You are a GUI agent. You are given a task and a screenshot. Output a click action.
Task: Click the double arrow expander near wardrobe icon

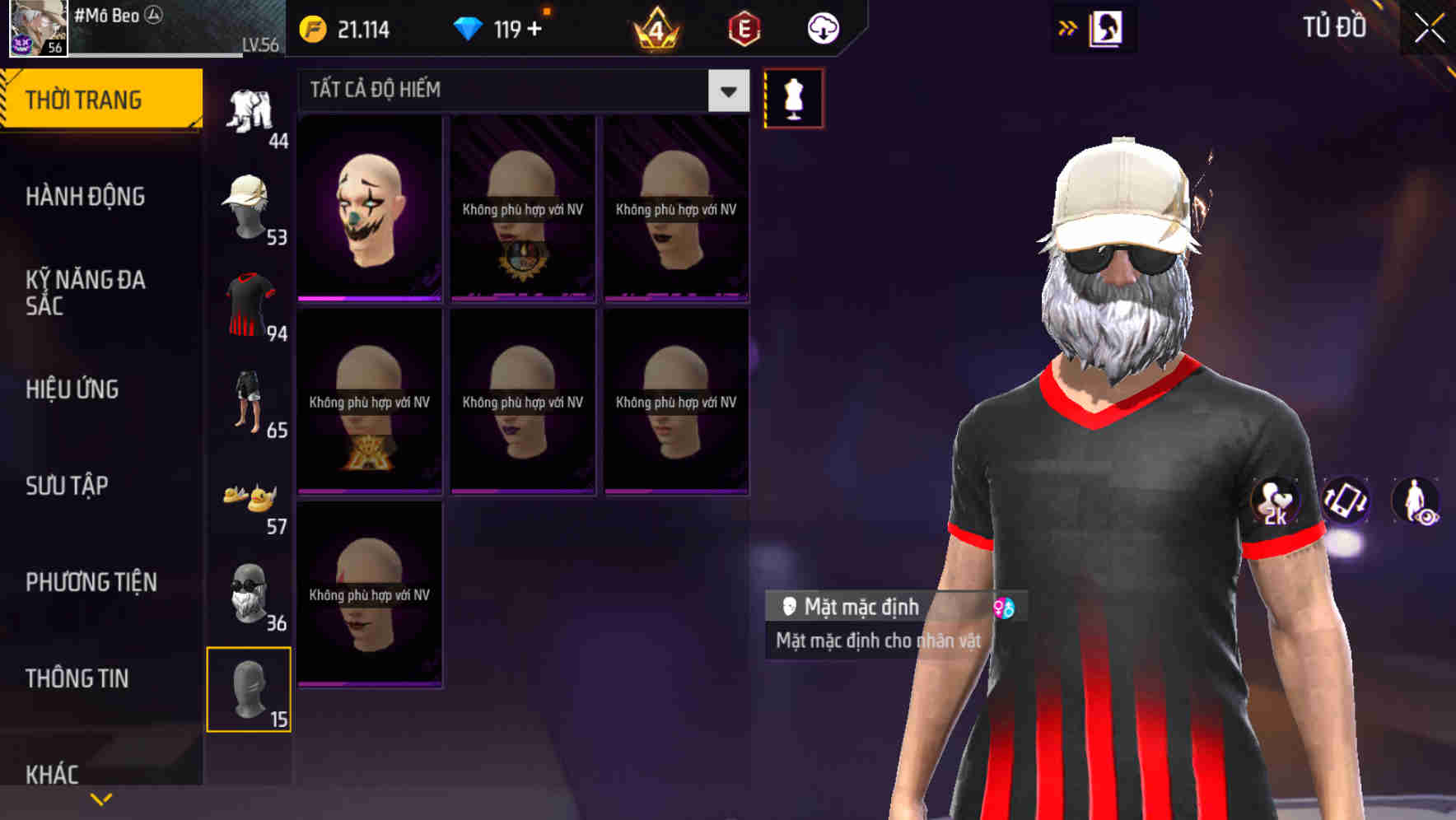(1066, 27)
